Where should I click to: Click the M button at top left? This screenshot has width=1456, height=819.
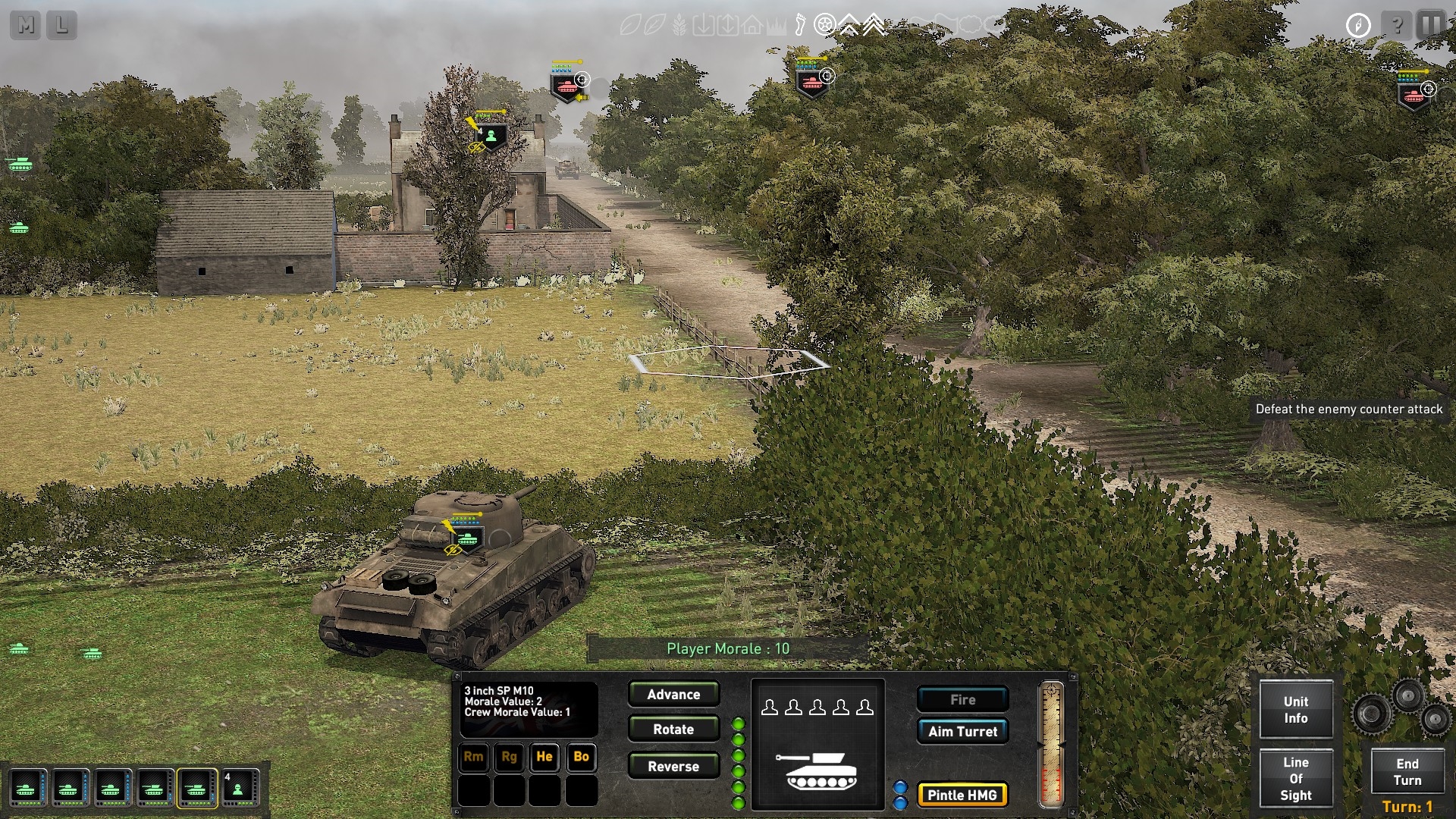[26, 26]
